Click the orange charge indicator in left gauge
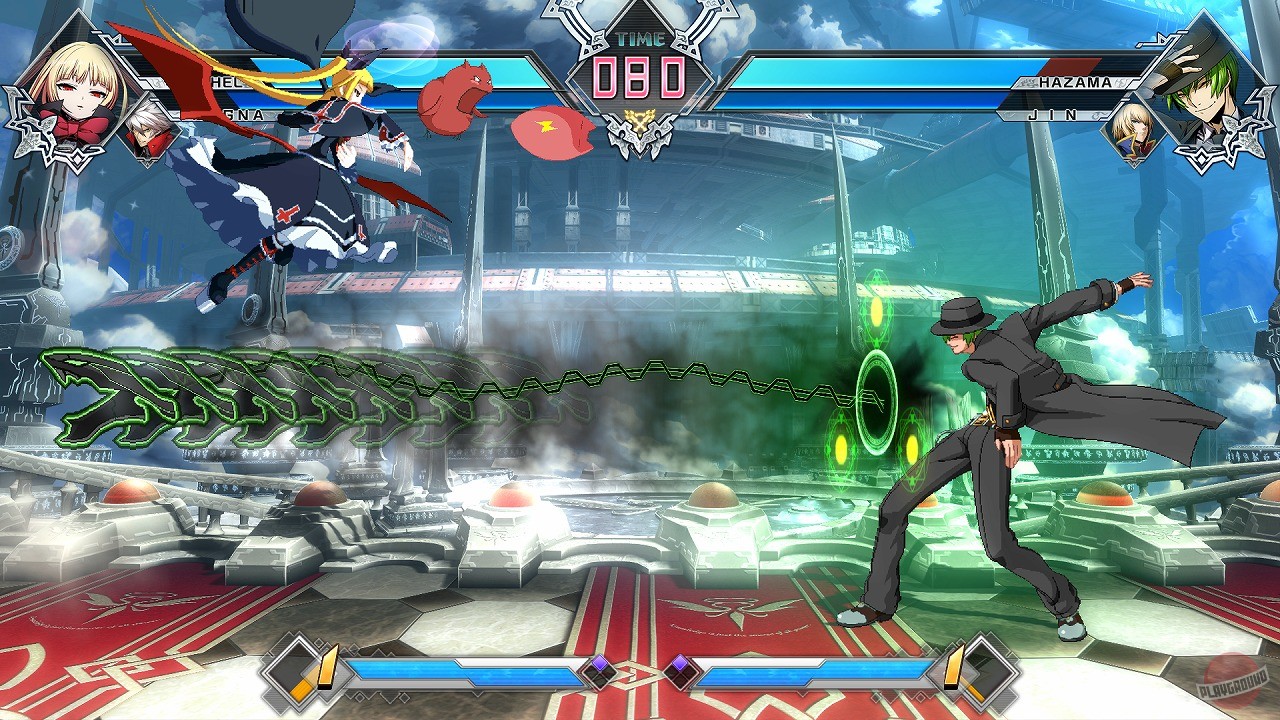The height and width of the screenshot is (720, 1280). pyautogui.click(x=326, y=668)
